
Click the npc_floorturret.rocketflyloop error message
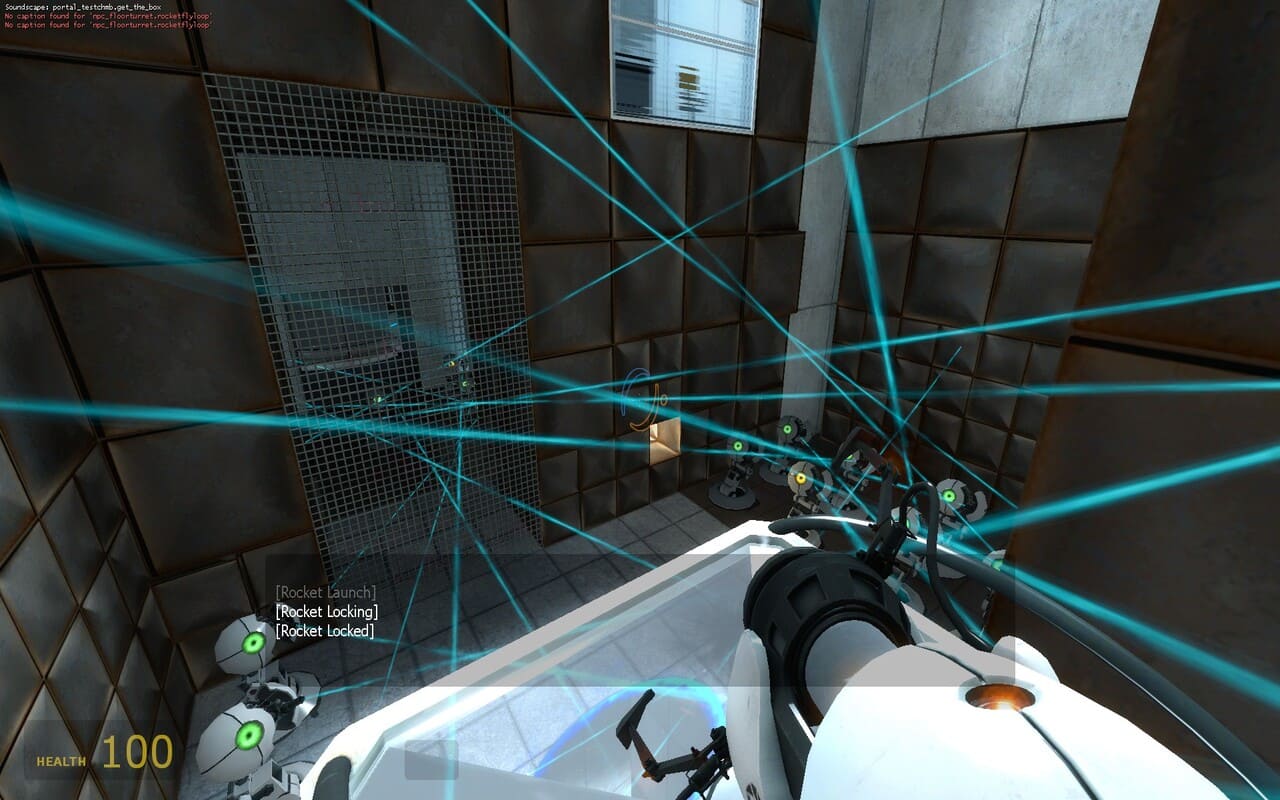(105, 17)
